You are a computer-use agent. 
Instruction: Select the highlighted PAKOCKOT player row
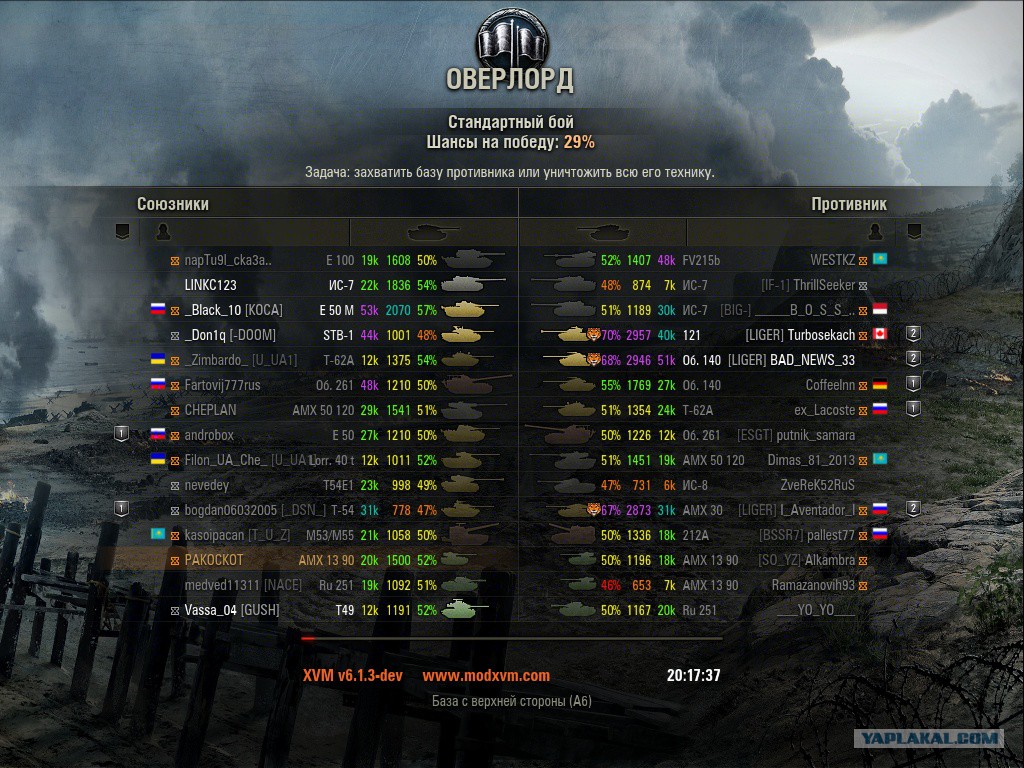point(213,560)
